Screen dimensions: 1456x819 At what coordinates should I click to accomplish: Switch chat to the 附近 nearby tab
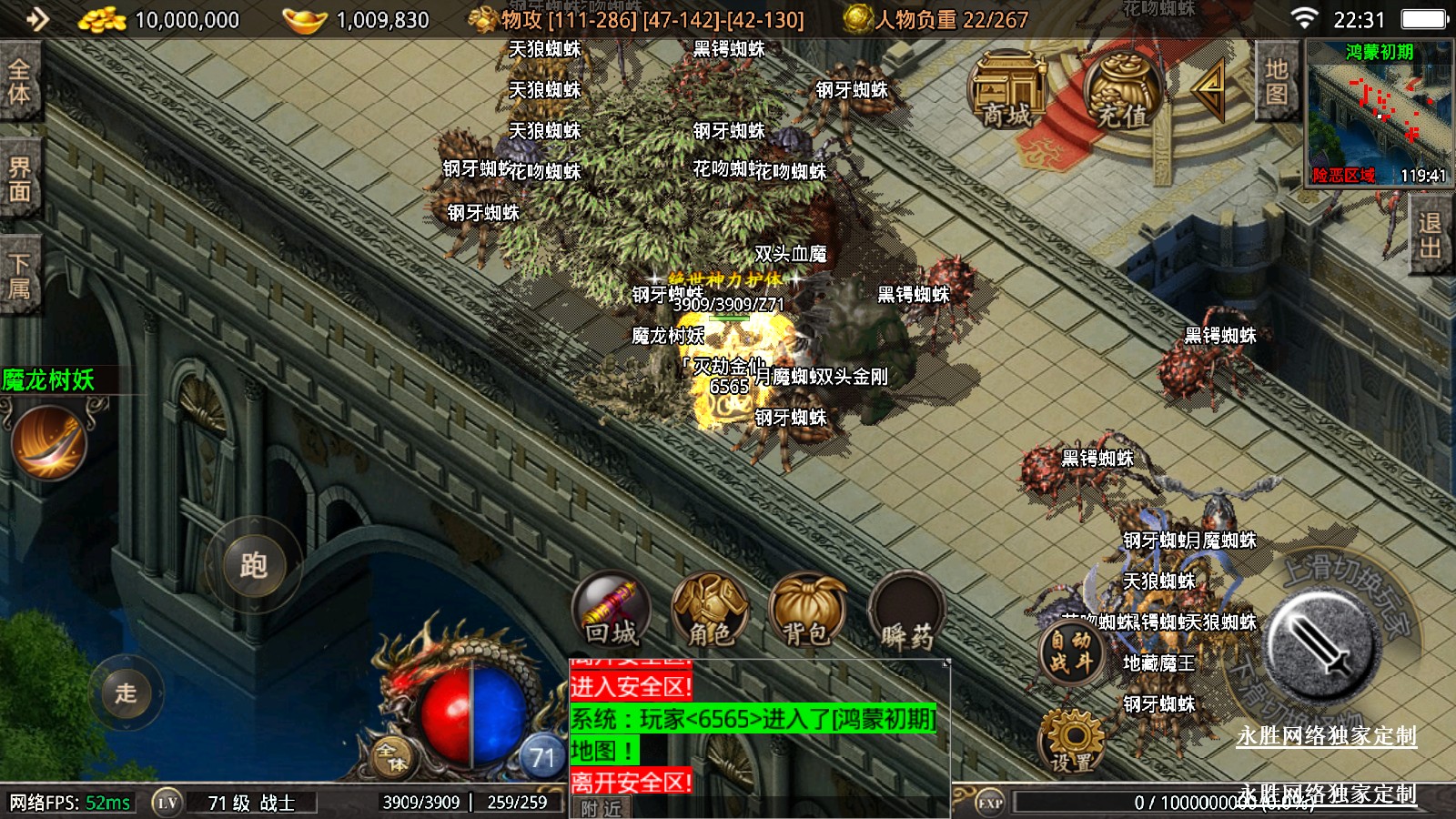tap(602, 808)
